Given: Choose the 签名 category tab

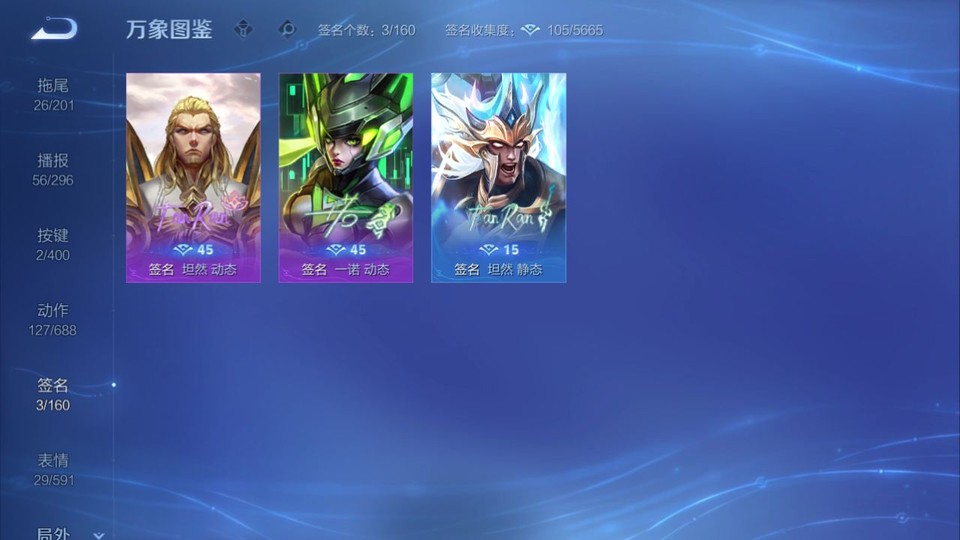Looking at the screenshot, I should tap(54, 394).
